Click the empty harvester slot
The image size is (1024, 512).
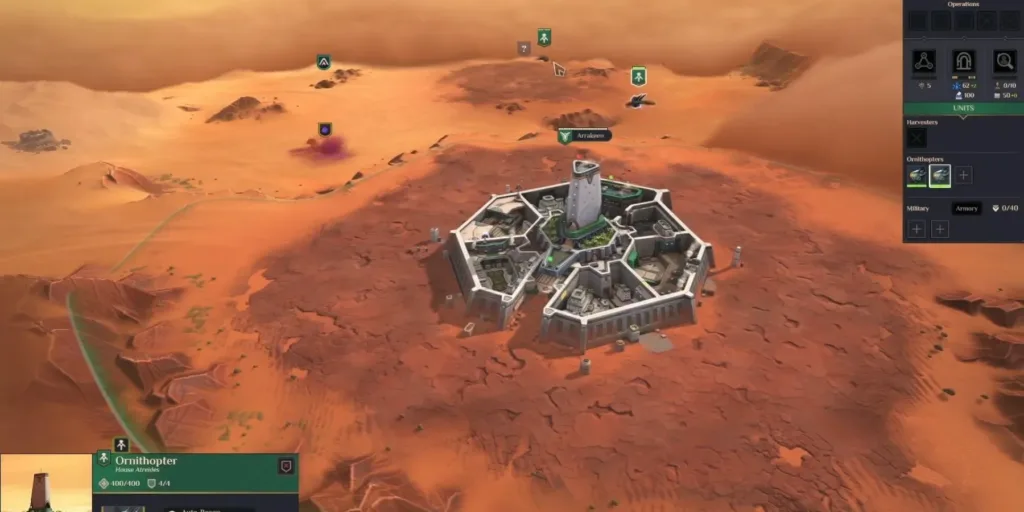coord(917,138)
